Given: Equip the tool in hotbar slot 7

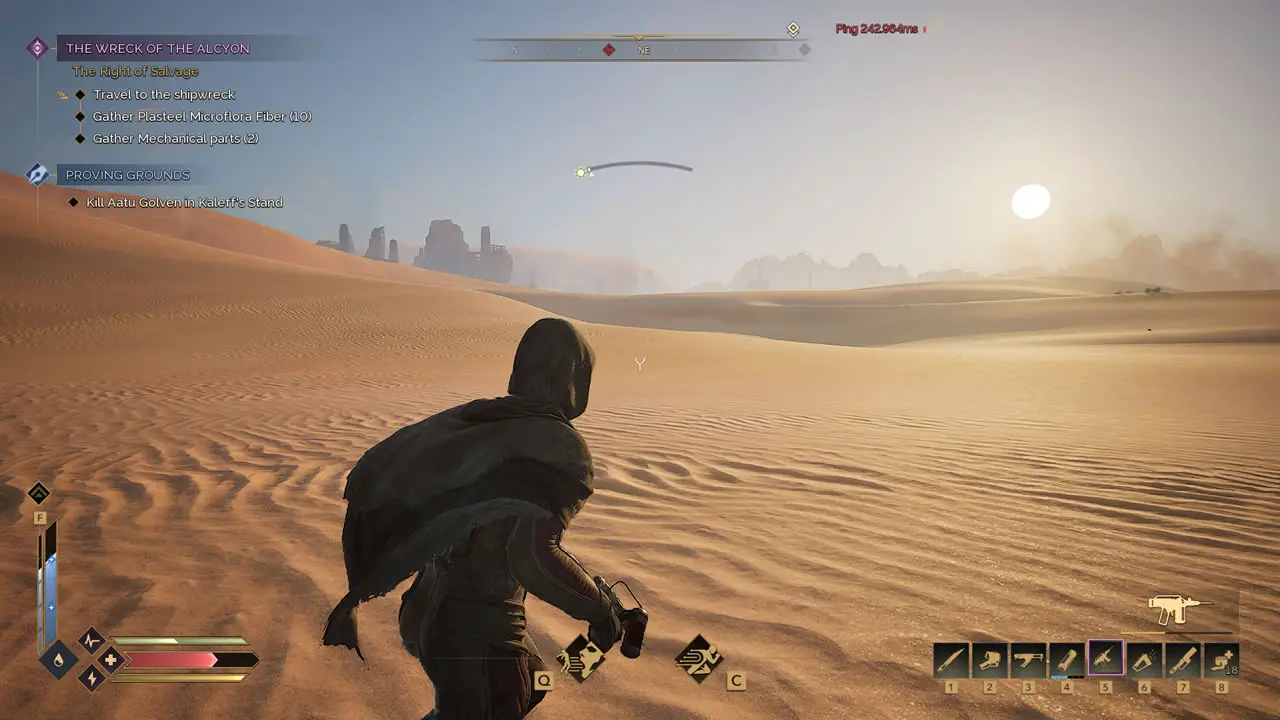Looking at the screenshot, I should 1183,660.
